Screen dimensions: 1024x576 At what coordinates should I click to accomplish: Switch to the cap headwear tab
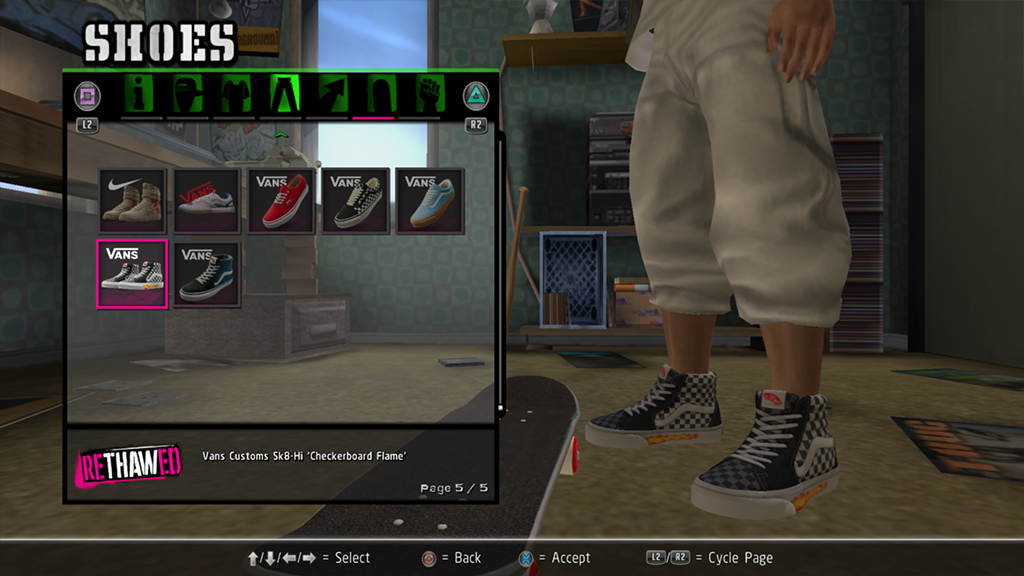pos(188,95)
